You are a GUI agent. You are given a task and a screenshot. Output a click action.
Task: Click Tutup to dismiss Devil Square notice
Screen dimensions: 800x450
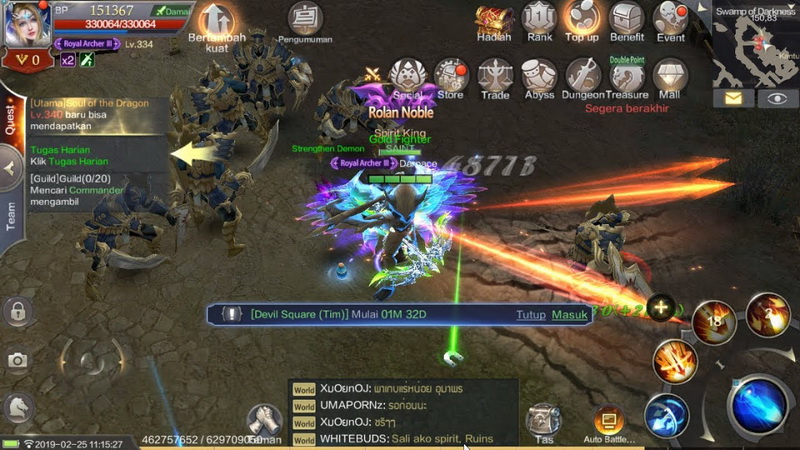(x=531, y=315)
